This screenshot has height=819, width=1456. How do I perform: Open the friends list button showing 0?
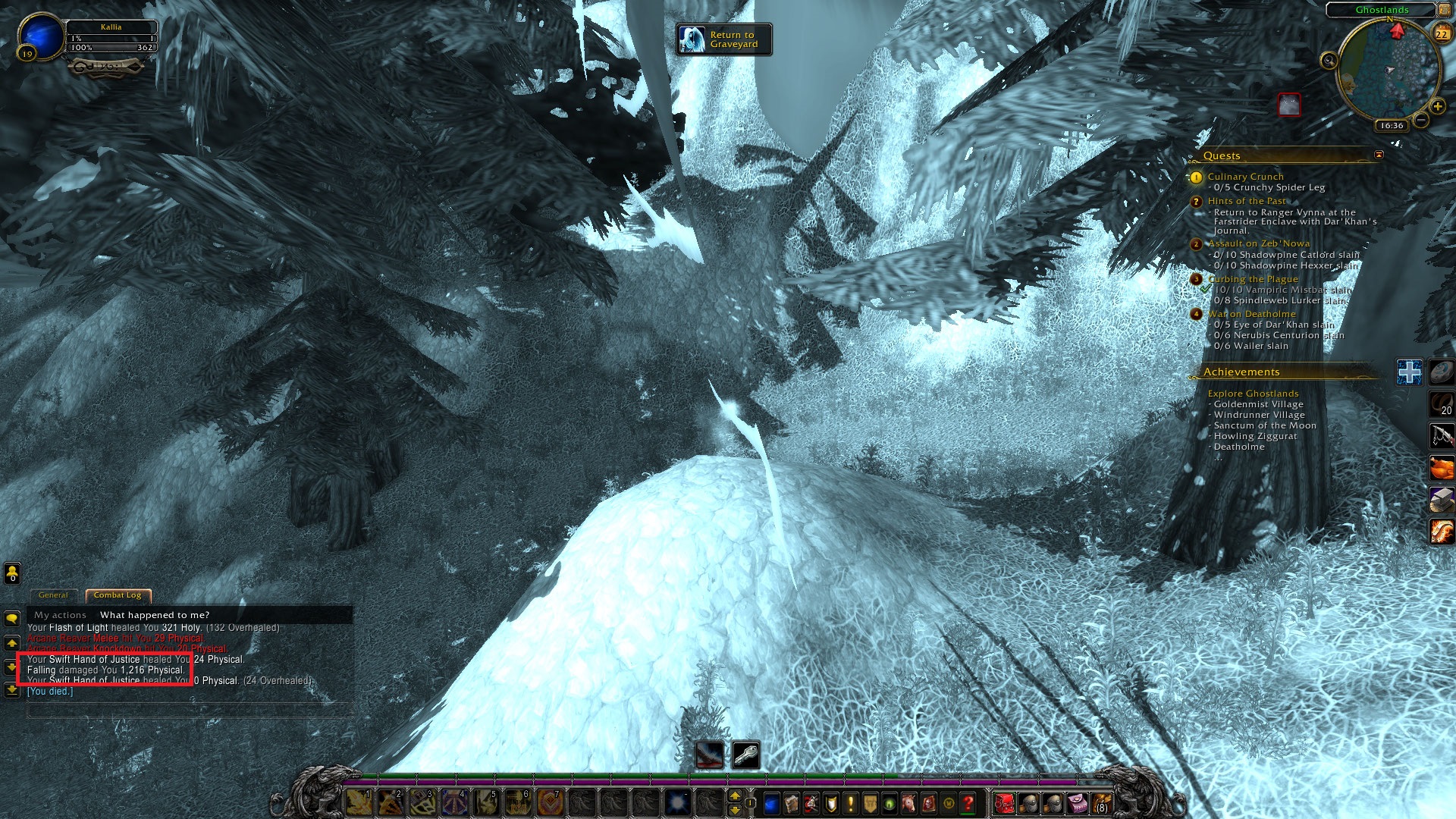pyautogui.click(x=12, y=573)
